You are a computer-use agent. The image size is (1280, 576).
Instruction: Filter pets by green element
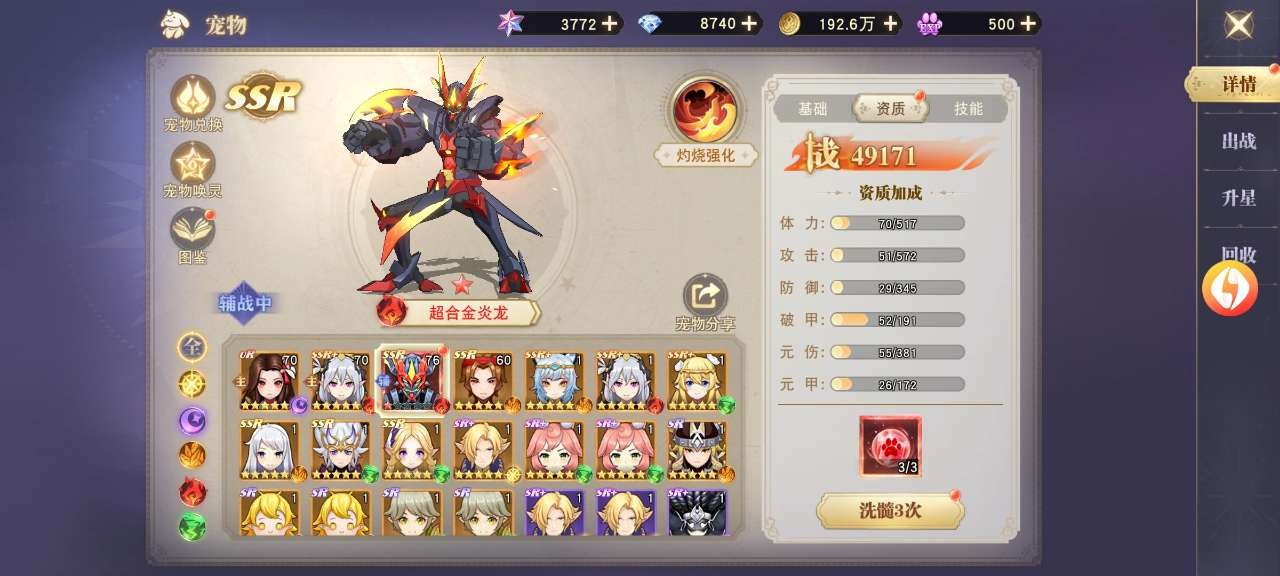pos(192,526)
